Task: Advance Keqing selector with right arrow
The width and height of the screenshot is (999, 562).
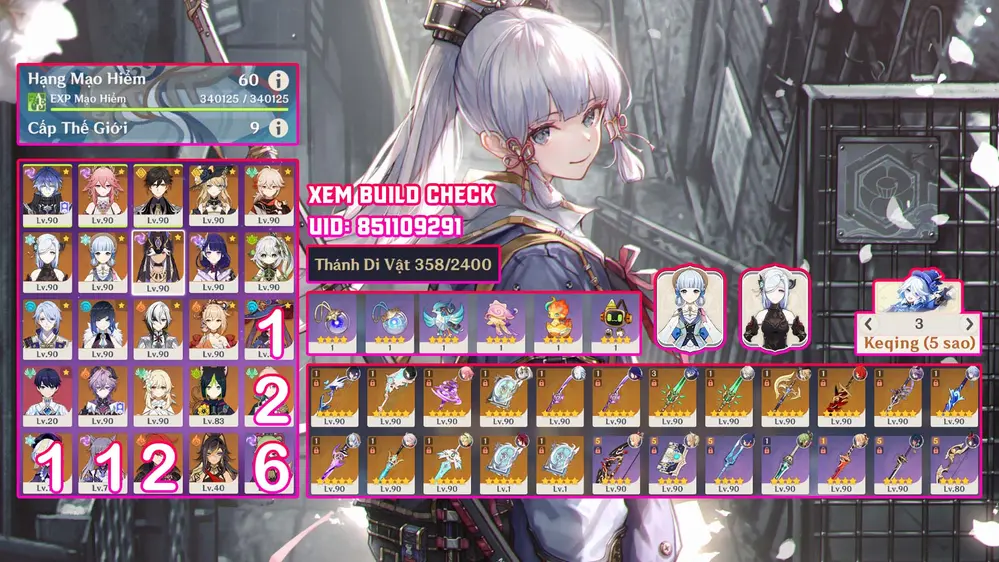Action: (x=969, y=325)
